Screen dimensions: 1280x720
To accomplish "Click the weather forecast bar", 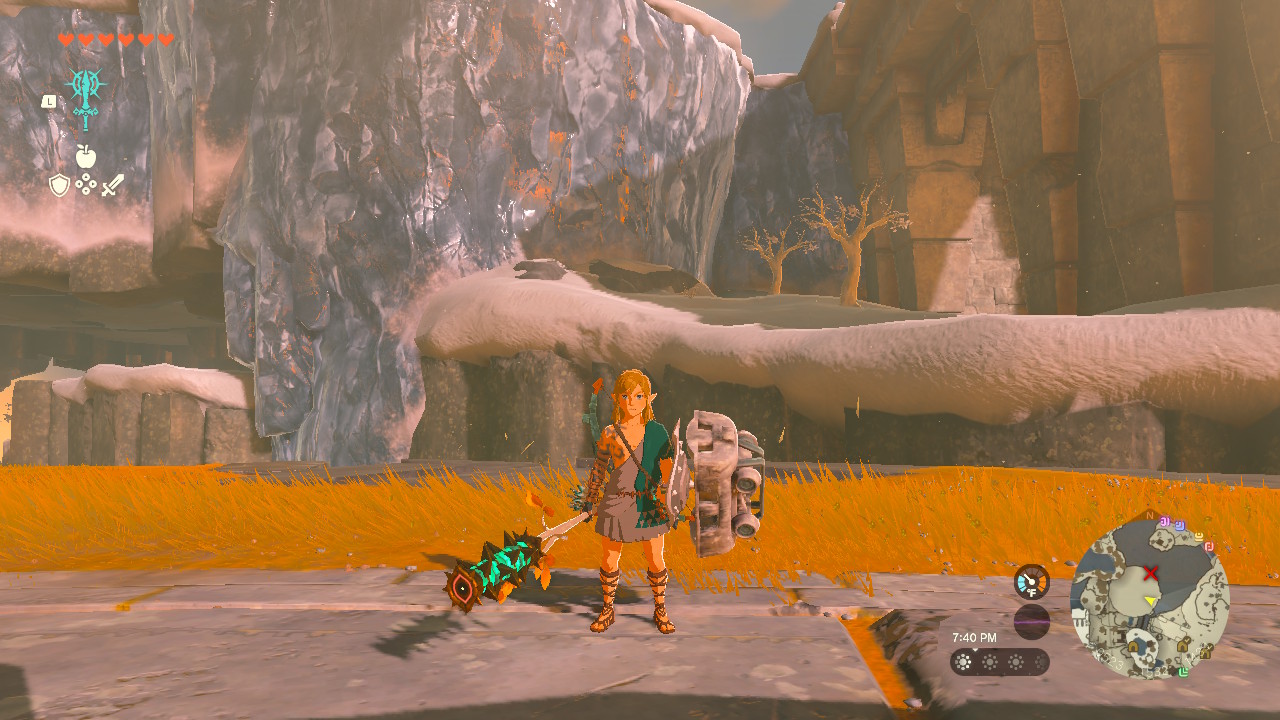I will (x=999, y=661).
